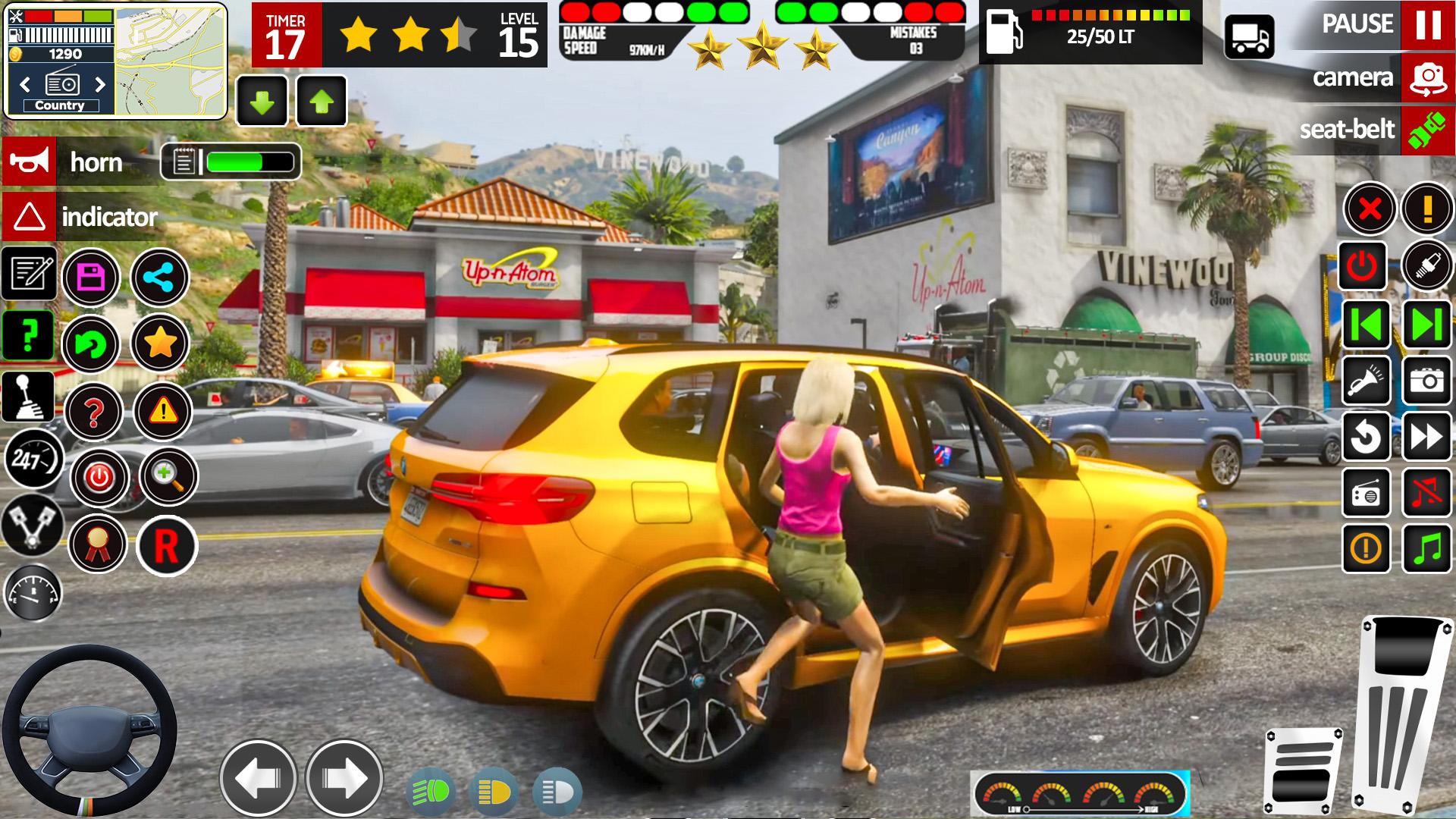Click the red X button
1456x819 pixels.
point(1370,209)
